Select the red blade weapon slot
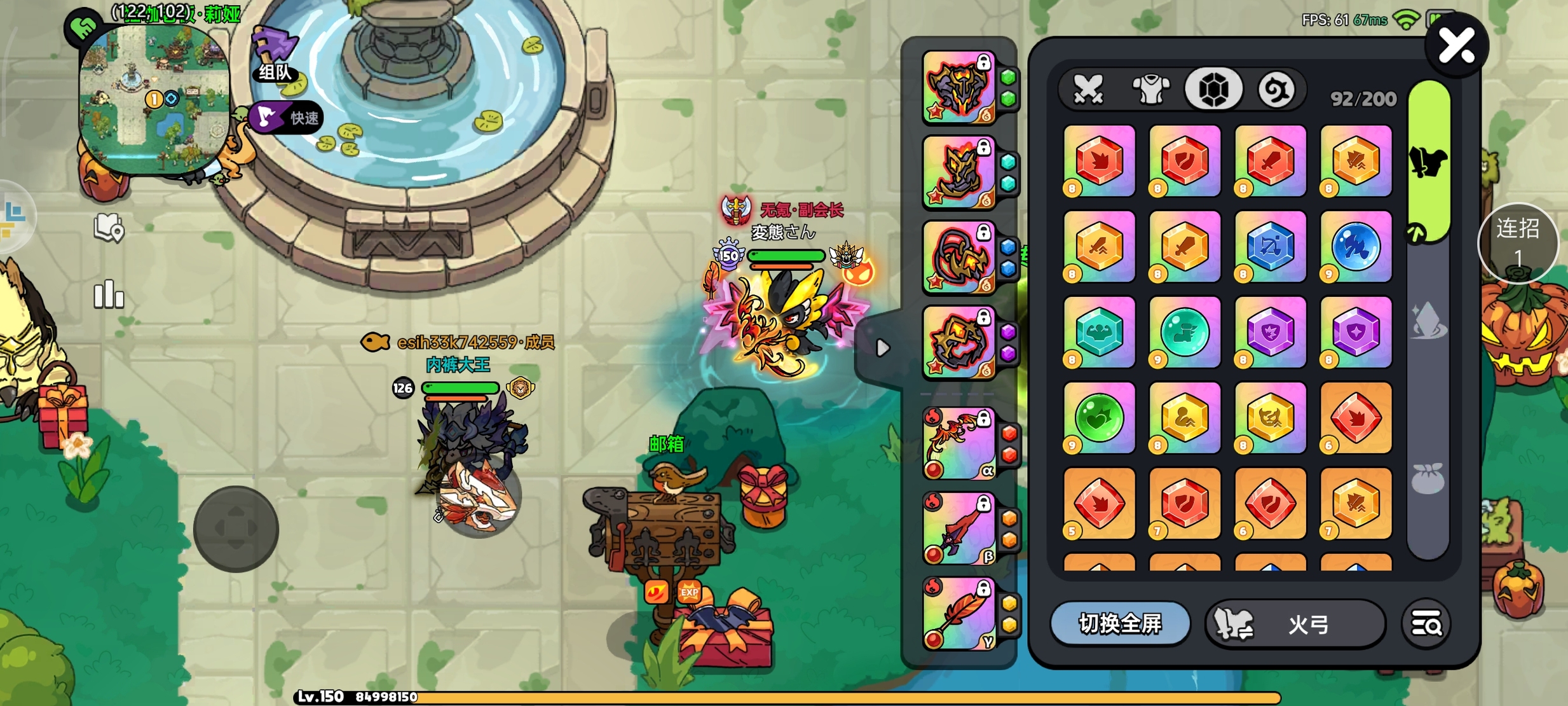1568x706 pixels. point(959,529)
